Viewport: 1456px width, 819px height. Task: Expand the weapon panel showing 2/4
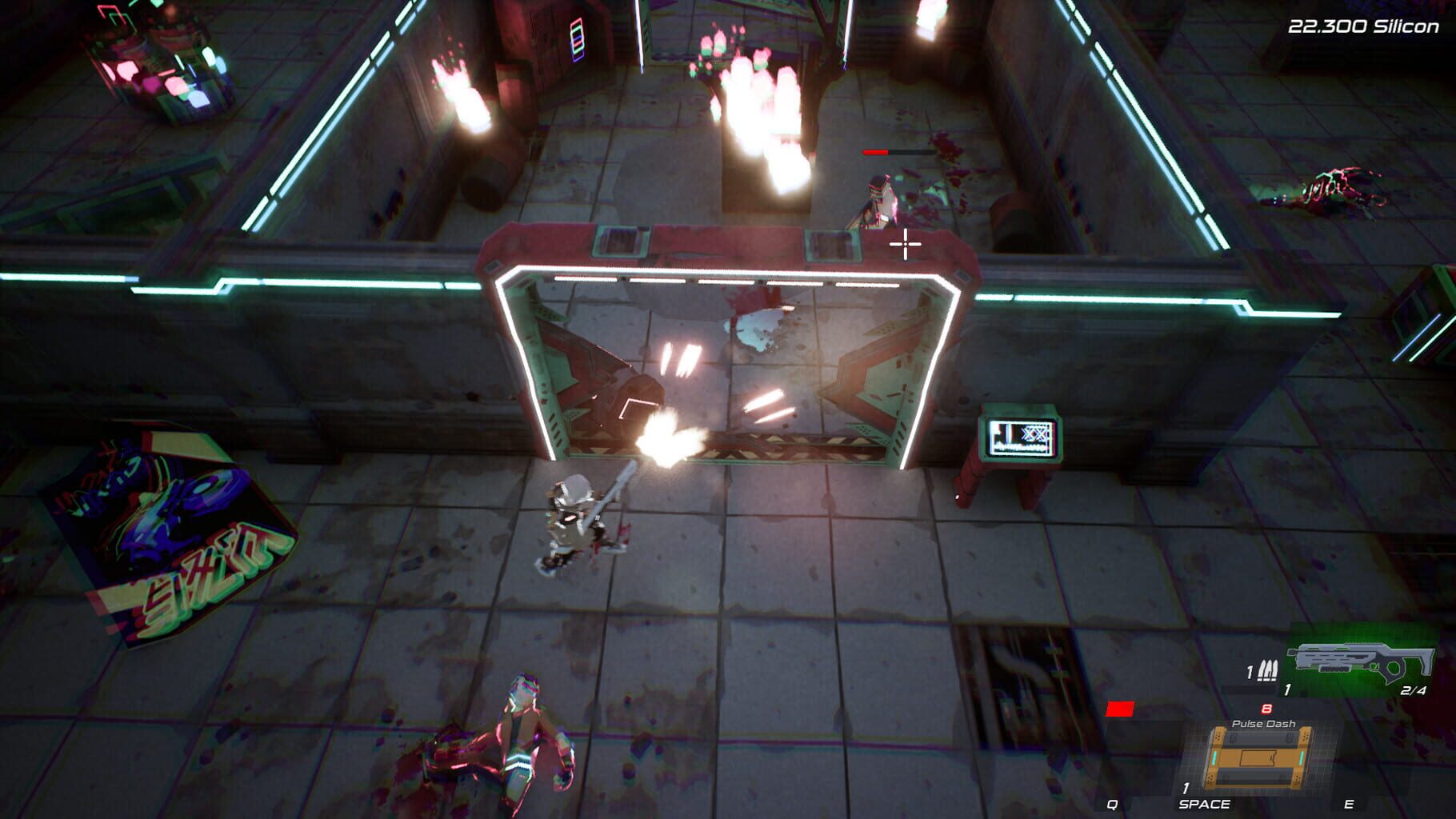tap(1413, 689)
